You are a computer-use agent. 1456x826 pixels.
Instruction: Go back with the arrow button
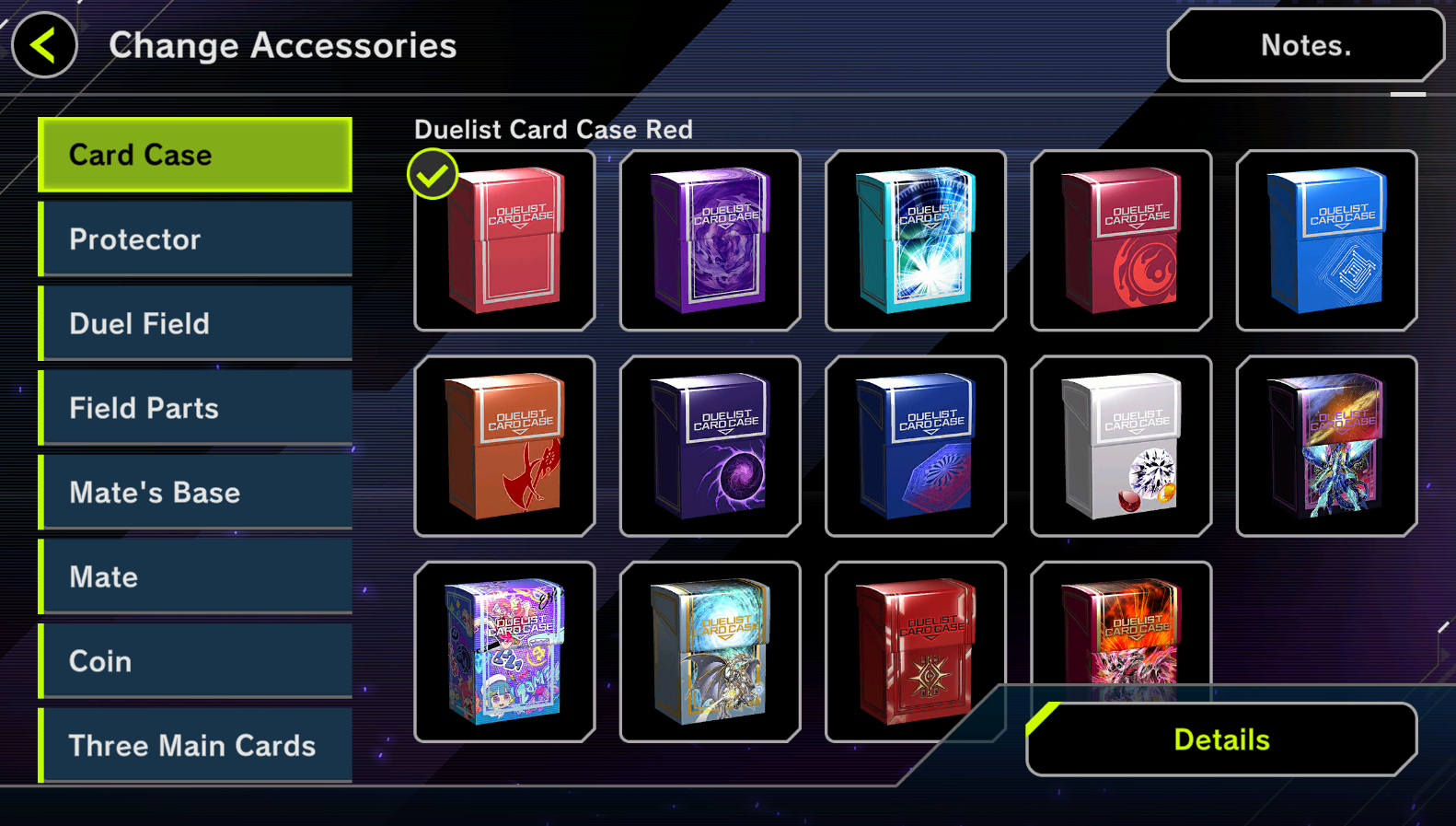click(x=44, y=45)
